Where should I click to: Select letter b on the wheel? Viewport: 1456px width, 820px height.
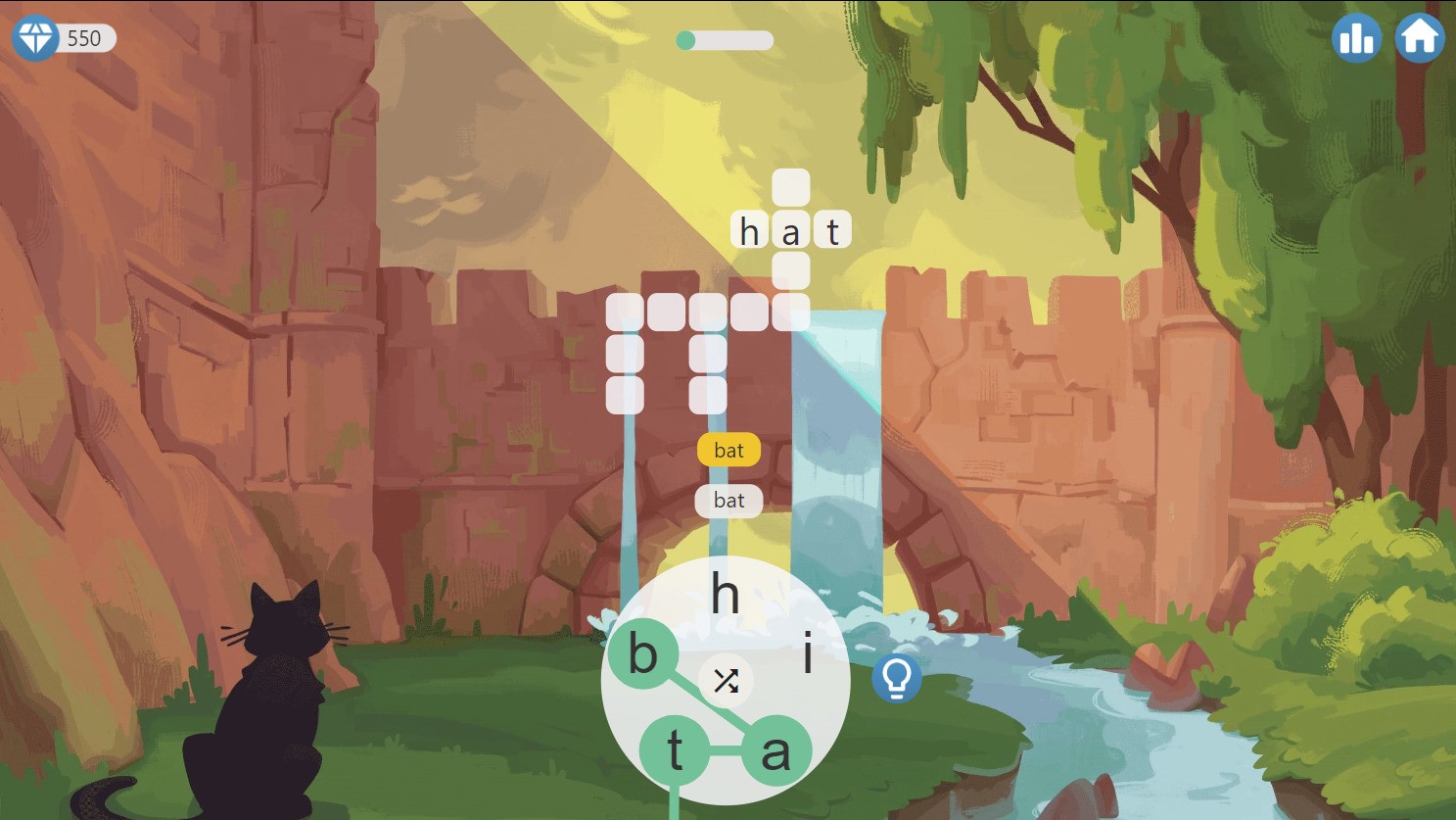(x=642, y=654)
